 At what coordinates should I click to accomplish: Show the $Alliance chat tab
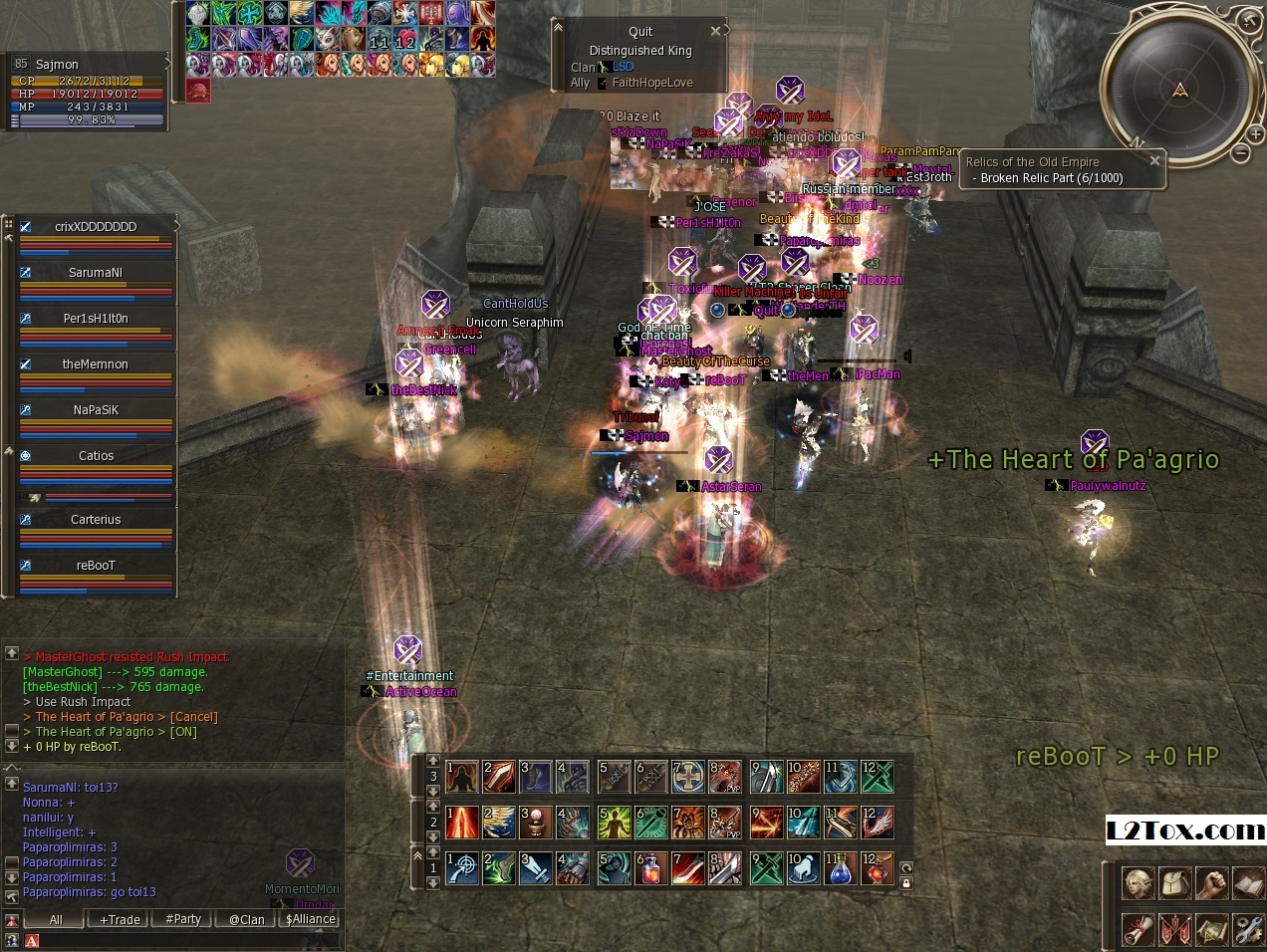pos(311,919)
